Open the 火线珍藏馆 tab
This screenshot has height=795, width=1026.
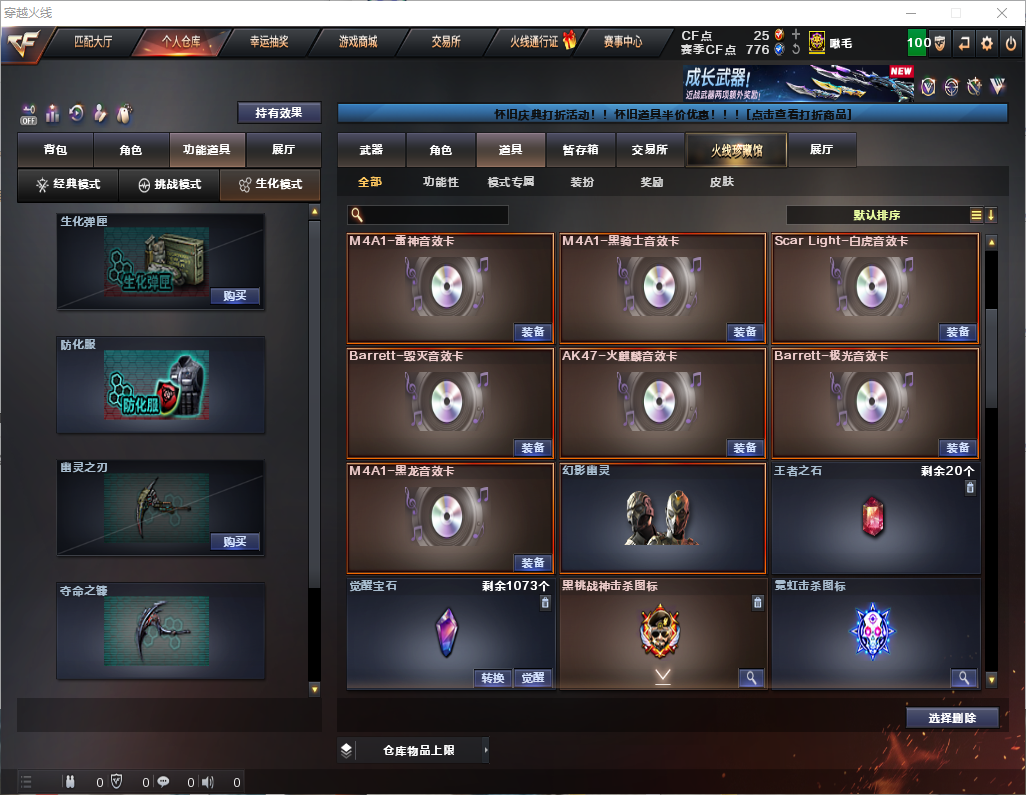pyautogui.click(x=736, y=151)
